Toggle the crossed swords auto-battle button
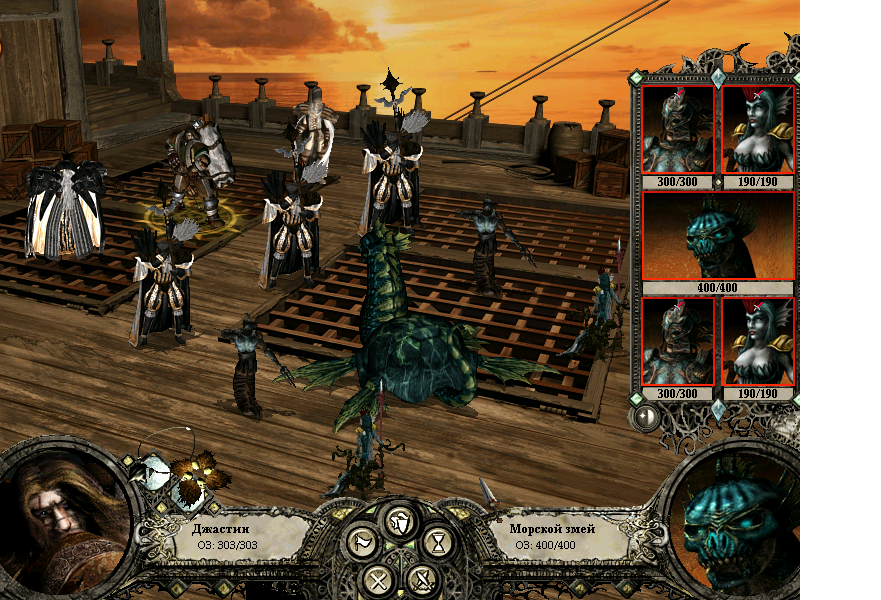881x600 pixels. click(423, 579)
